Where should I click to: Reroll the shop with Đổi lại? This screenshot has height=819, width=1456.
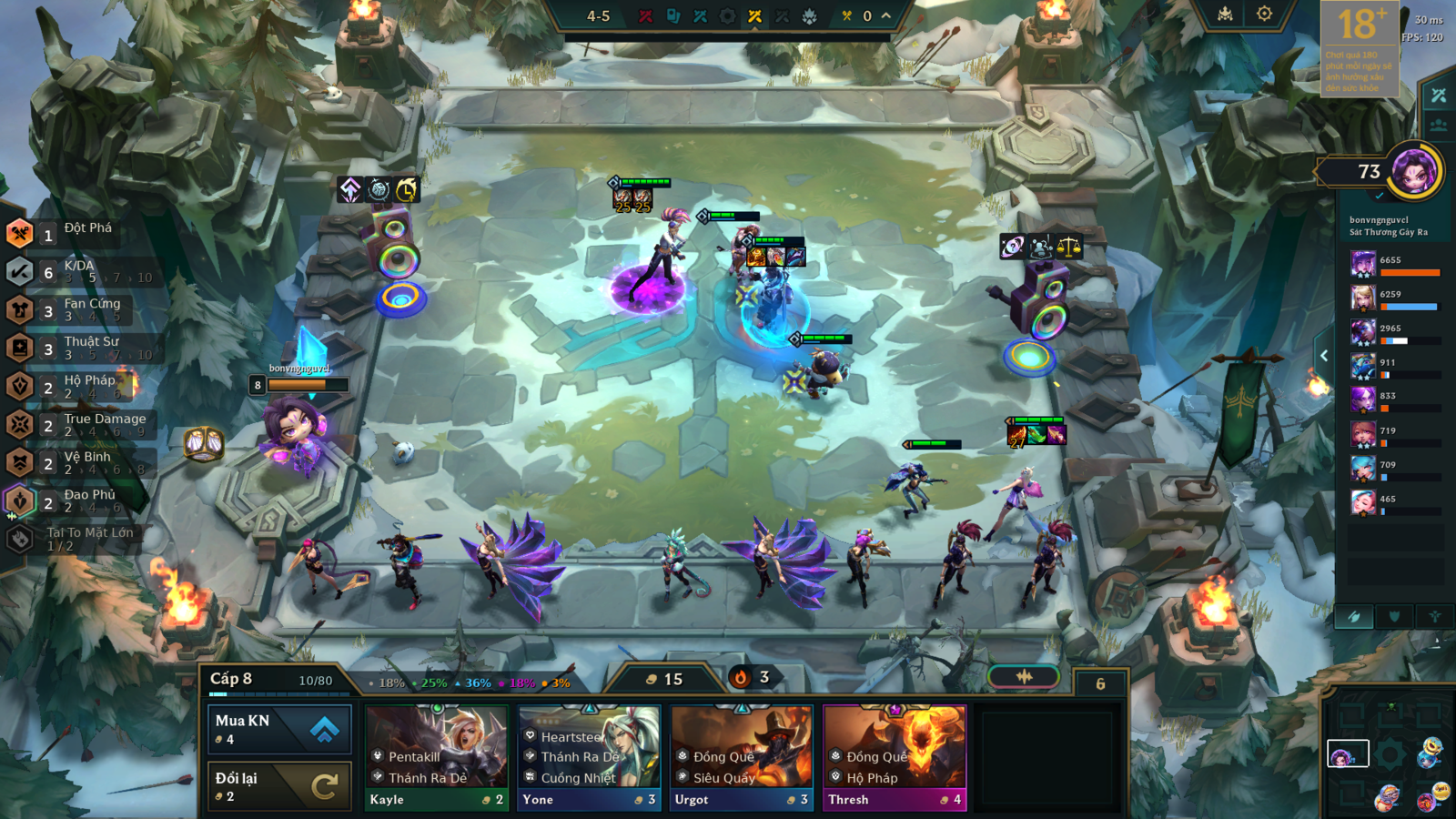[279, 786]
